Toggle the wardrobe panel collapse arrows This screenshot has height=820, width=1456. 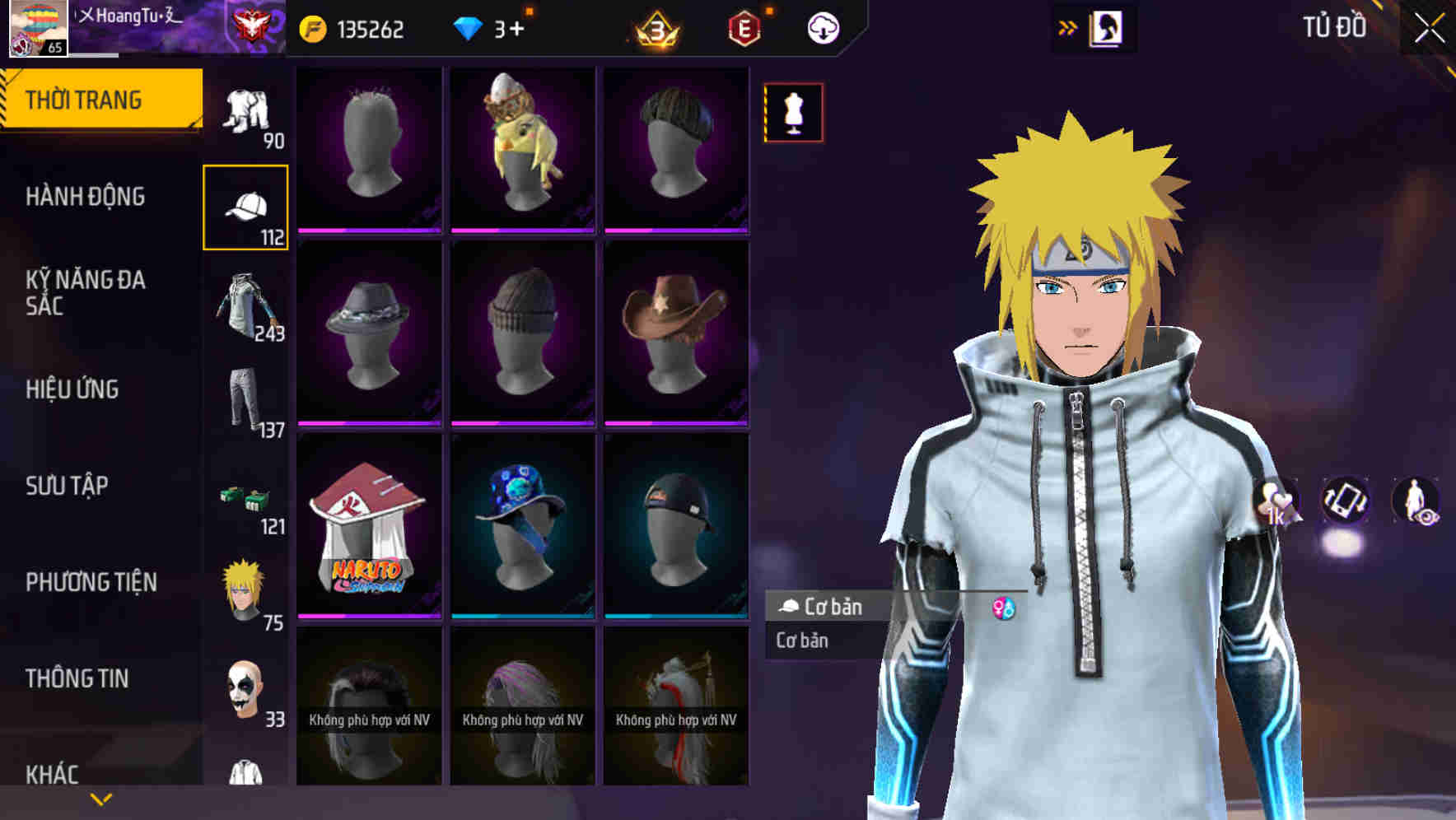point(1068,26)
